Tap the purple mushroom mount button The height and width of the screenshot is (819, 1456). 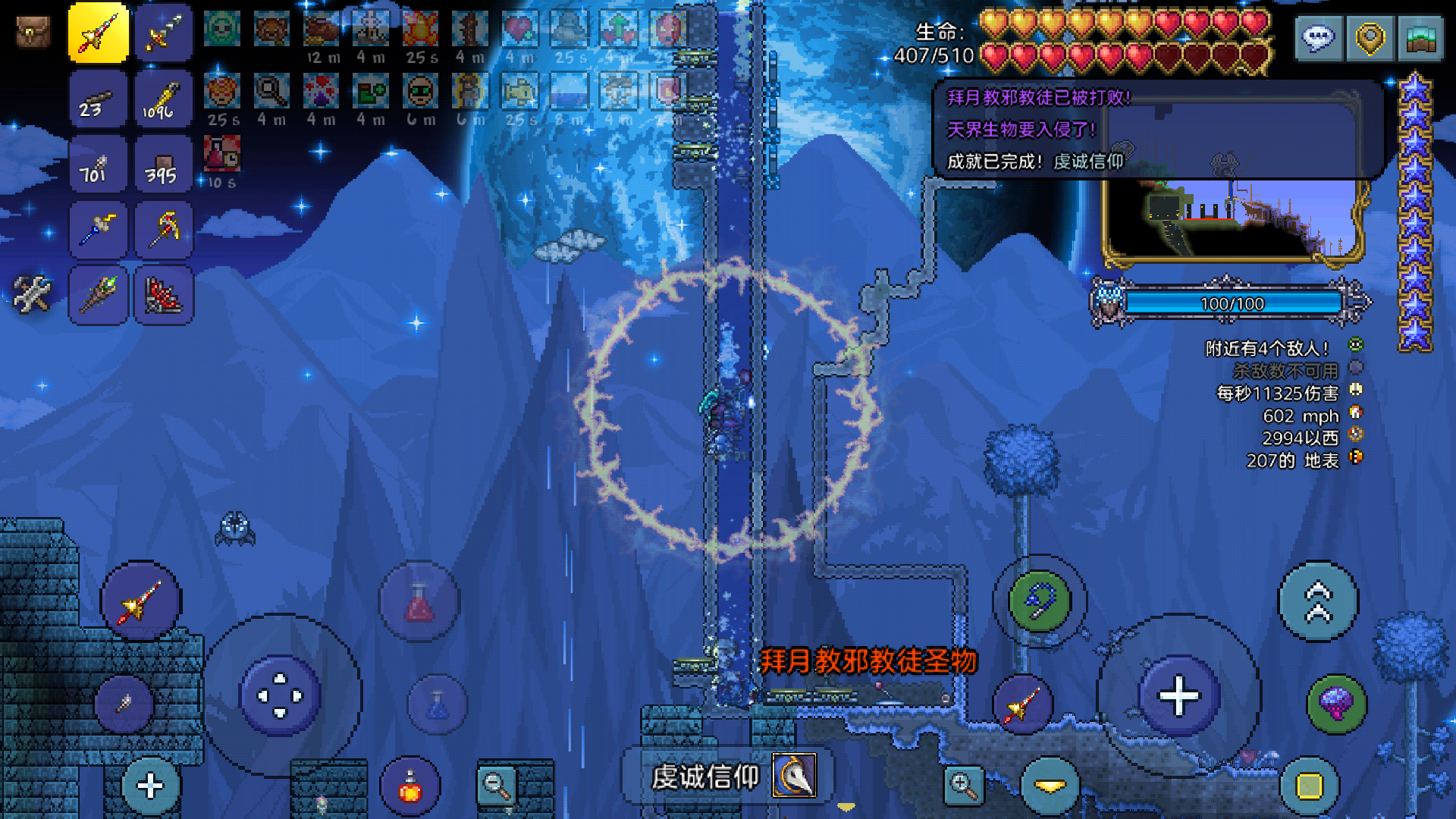click(x=1337, y=704)
